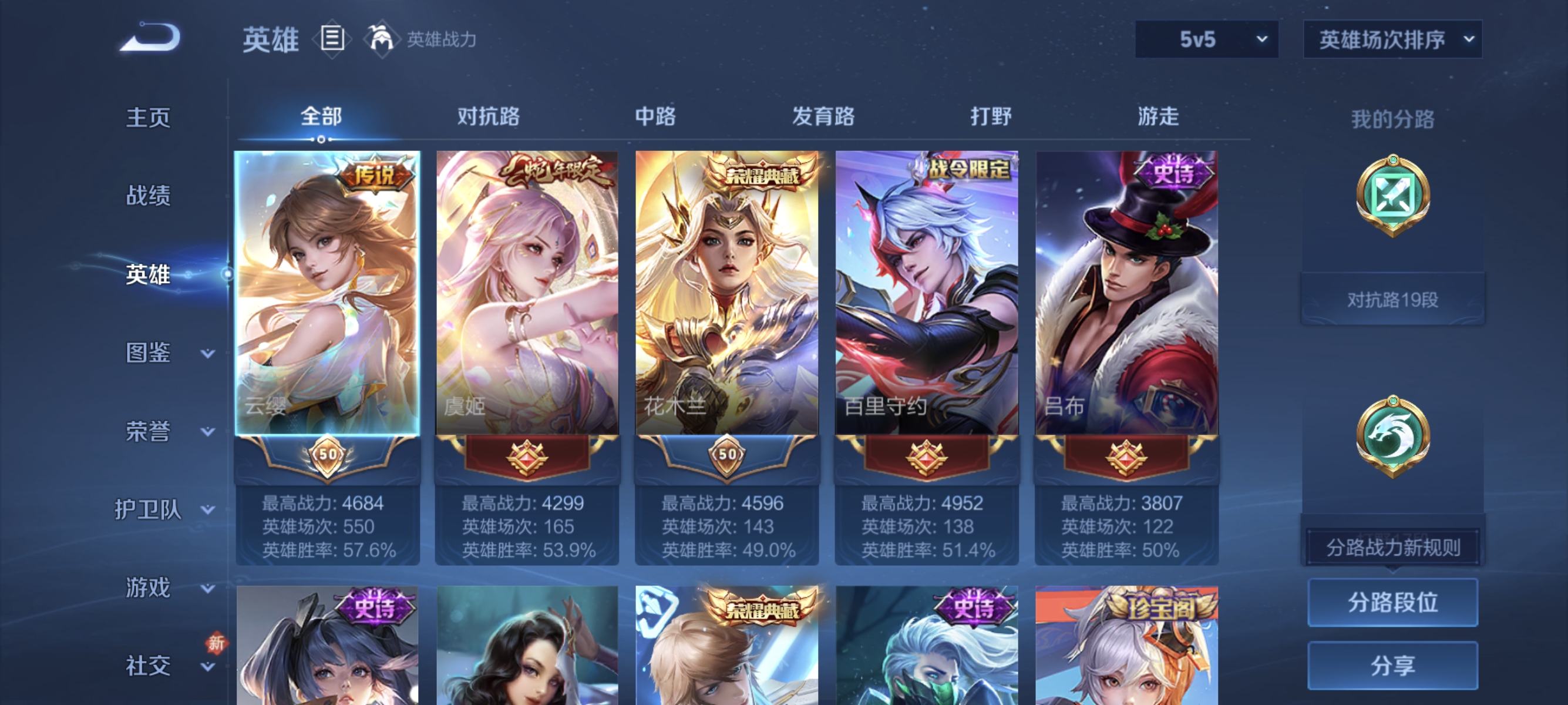Open the hero list icon beside 英雄 title
The height and width of the screenshot is (705, 1568).
coord(332,39)
